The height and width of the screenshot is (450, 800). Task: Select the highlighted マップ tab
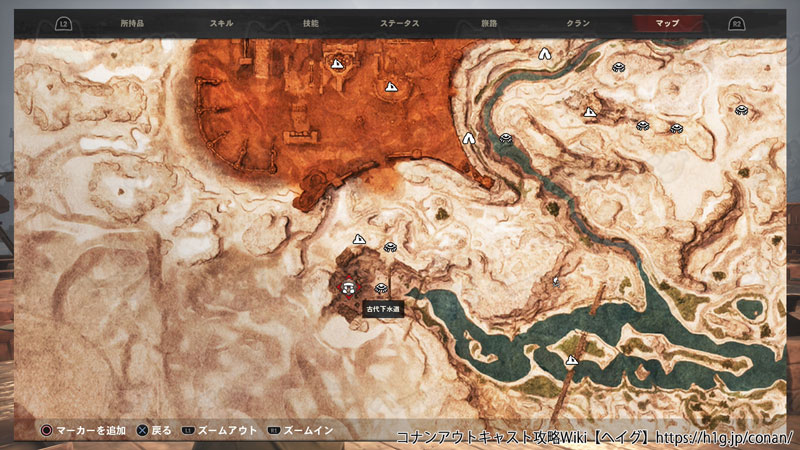(666, 22)
